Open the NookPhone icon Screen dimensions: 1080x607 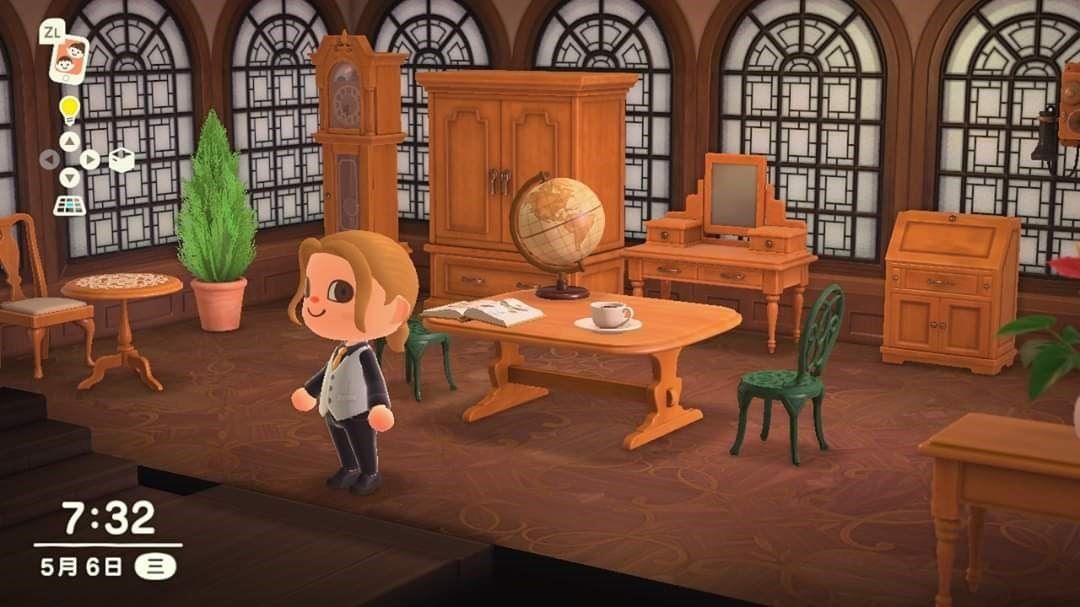tap(68, 60)
